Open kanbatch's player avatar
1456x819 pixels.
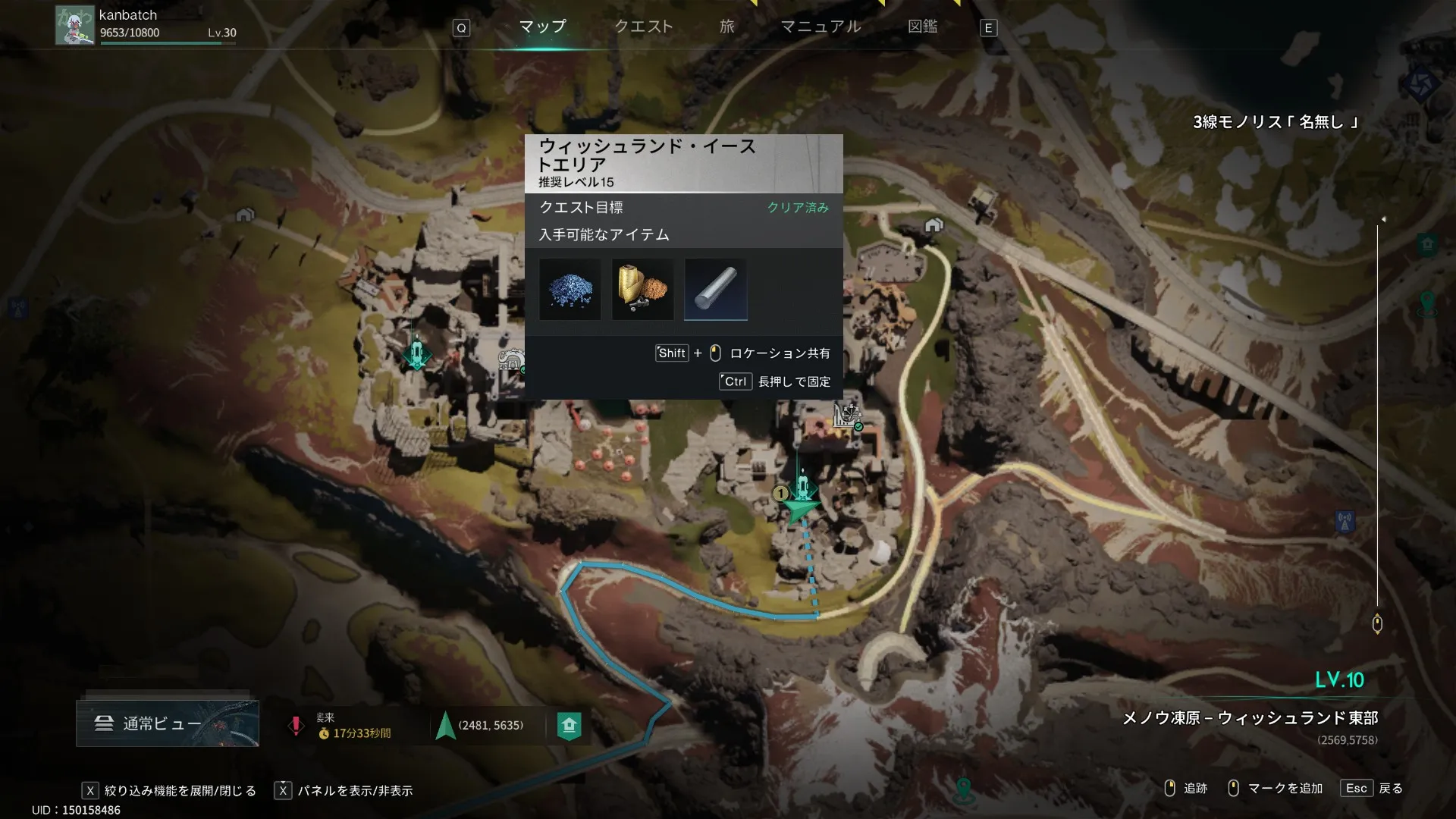point(74,26)
